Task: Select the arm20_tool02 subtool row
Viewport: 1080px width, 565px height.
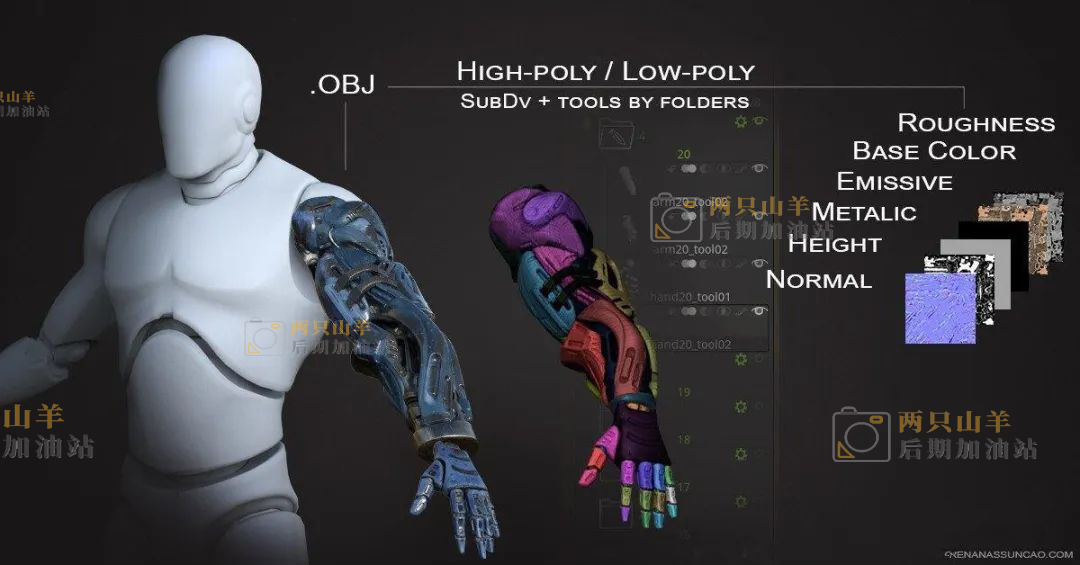Action: click(690, 249)
